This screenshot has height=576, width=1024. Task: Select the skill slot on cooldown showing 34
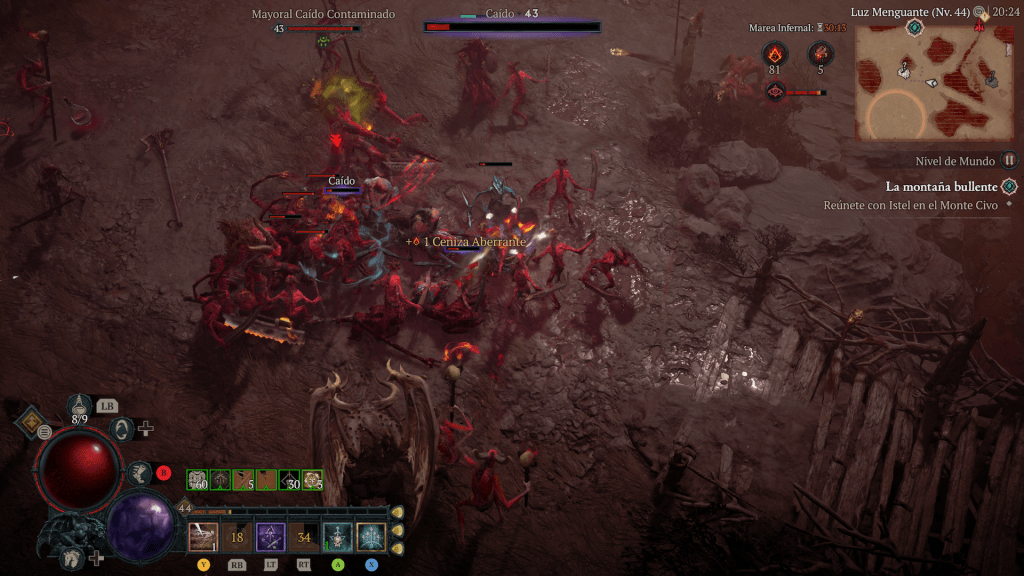[304, 537]
